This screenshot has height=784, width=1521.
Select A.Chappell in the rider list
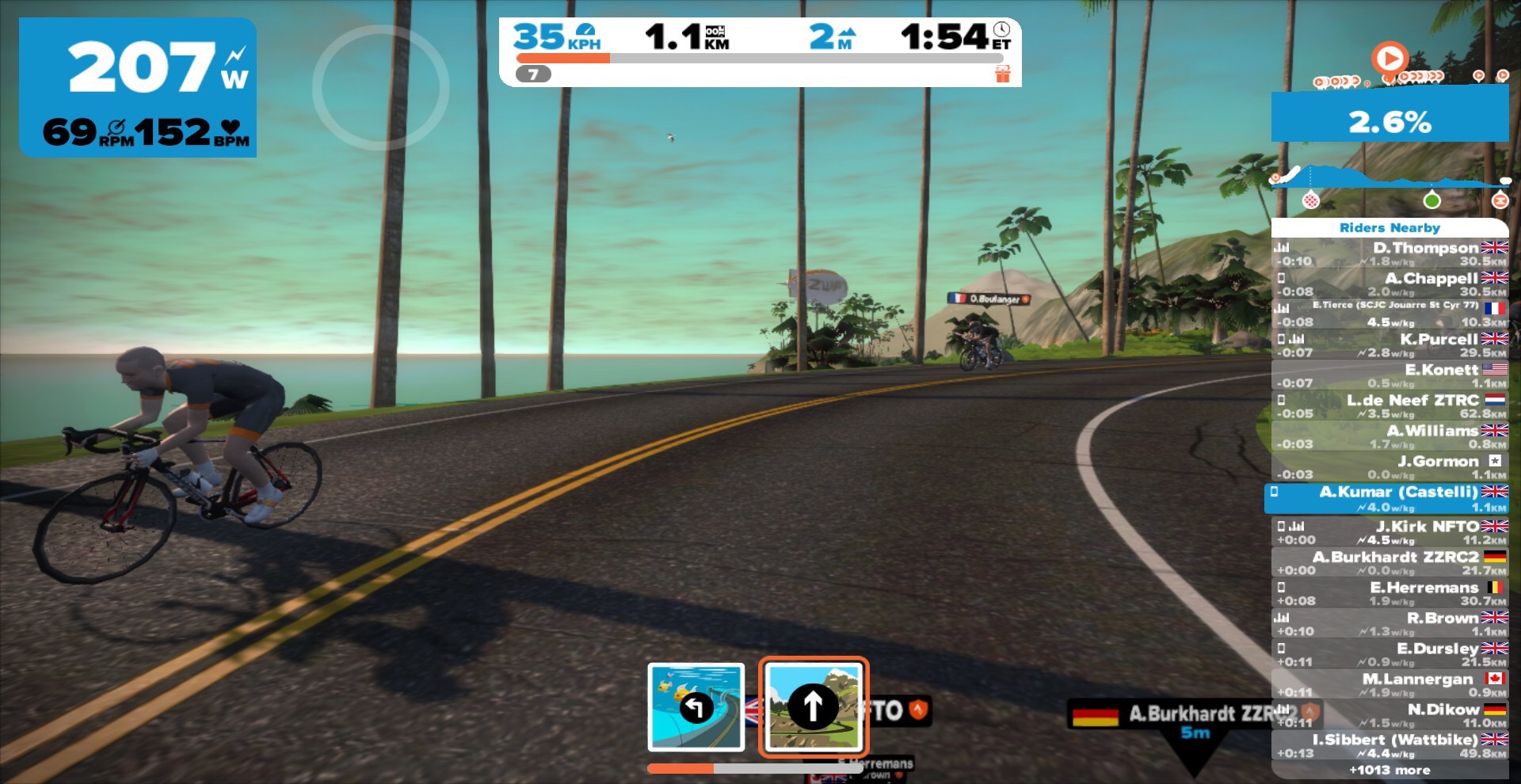tap(1389, 284)
